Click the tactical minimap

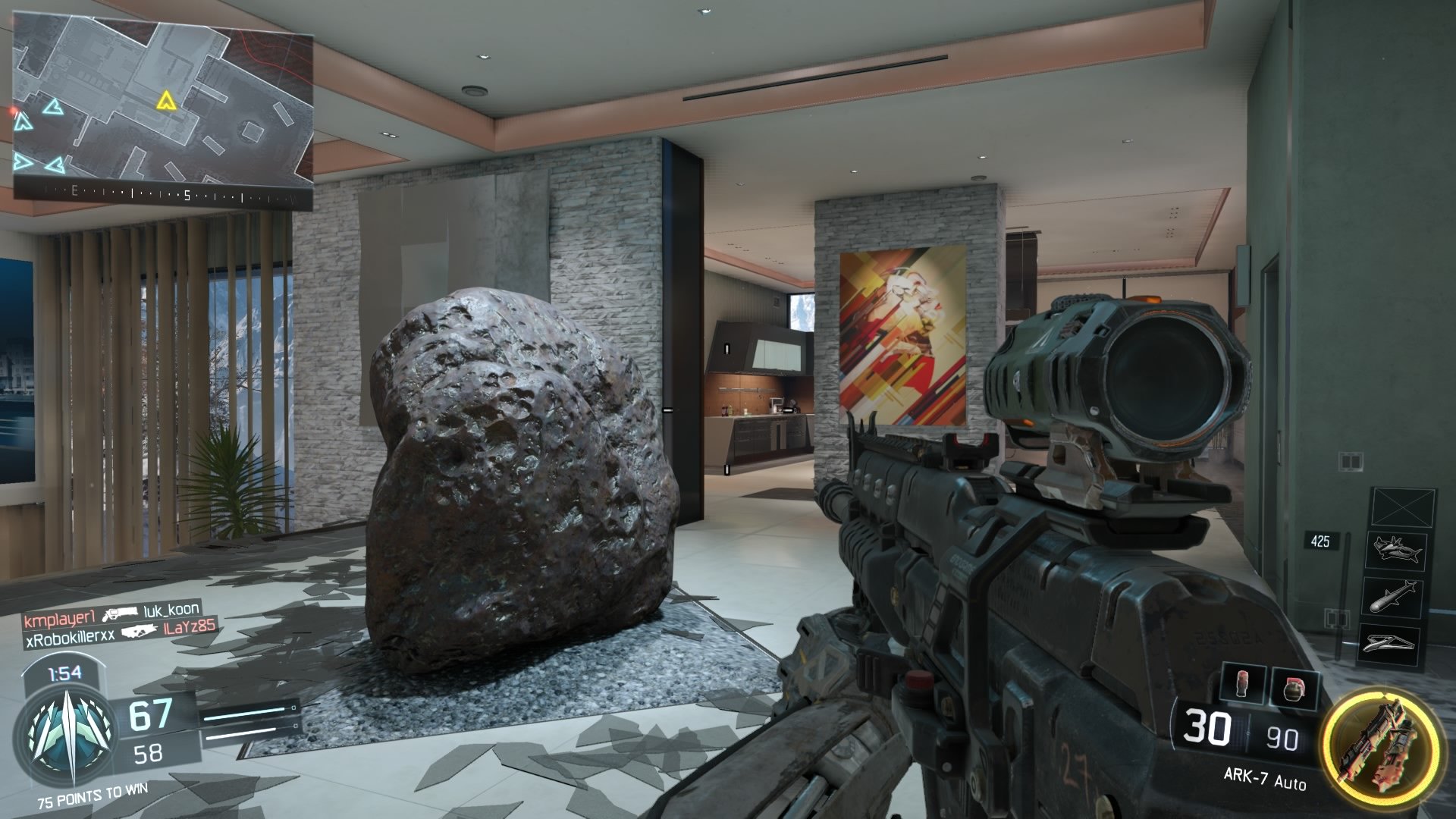[163, 106]
